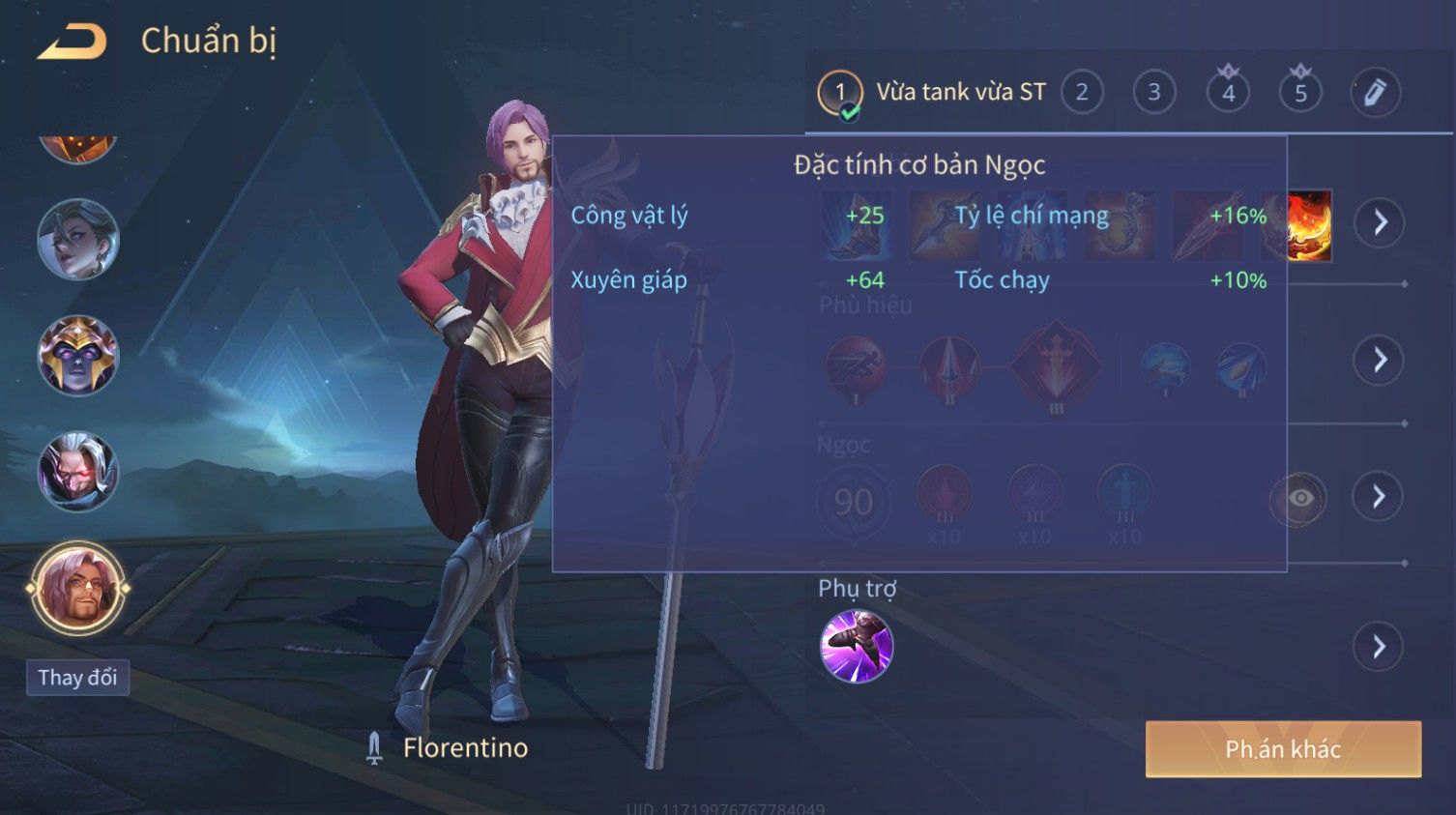Toggle the rune stats eye icon
The height and width of the screenshot is (815, 1456).
1299,498
